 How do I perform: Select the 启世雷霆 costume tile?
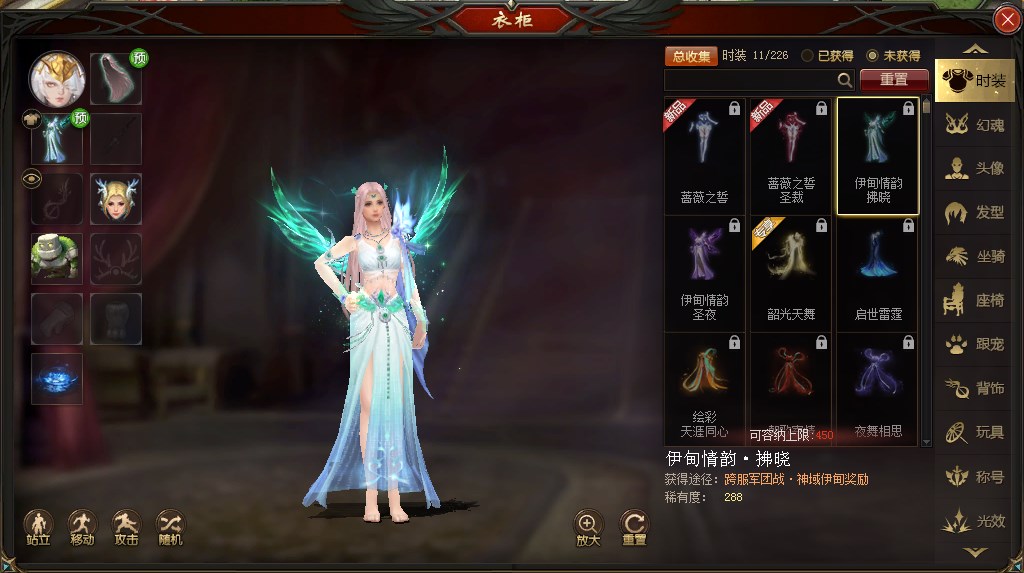click(x=877, y=272)
